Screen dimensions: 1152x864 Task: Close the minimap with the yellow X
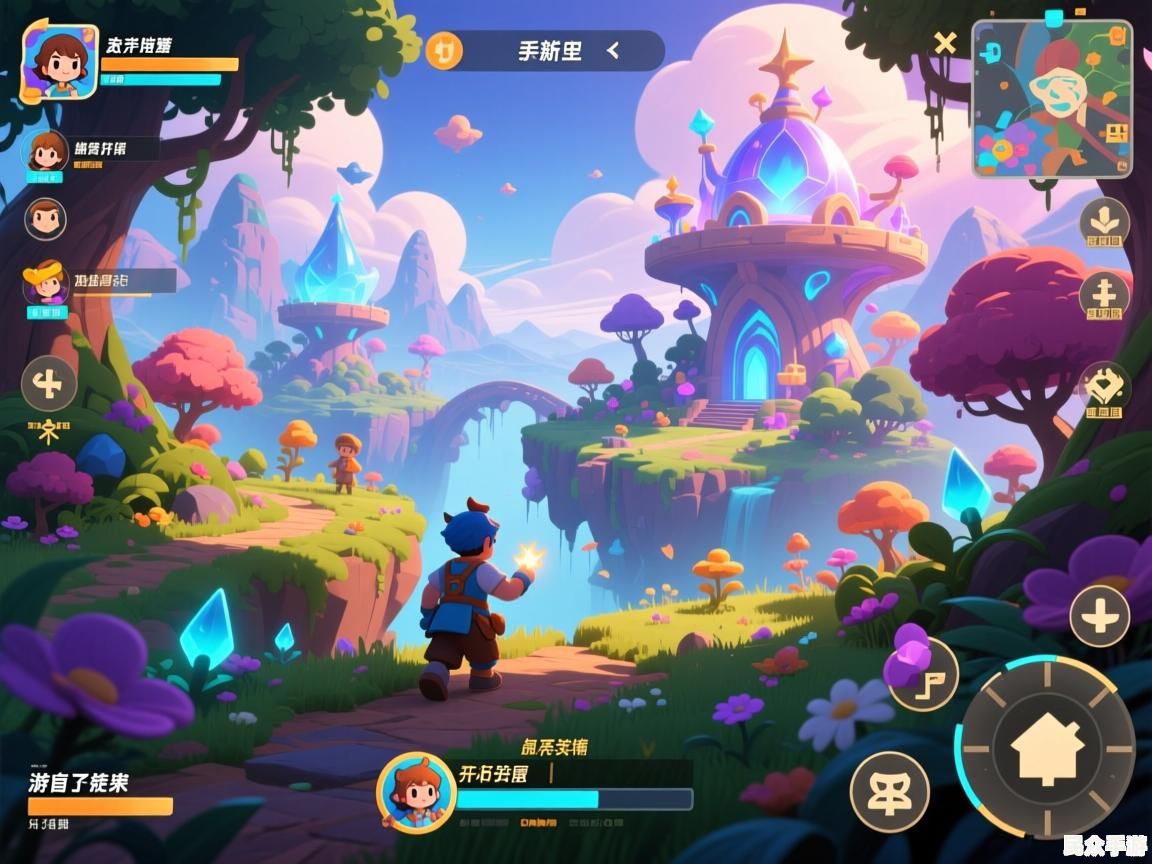click(945, 43)
